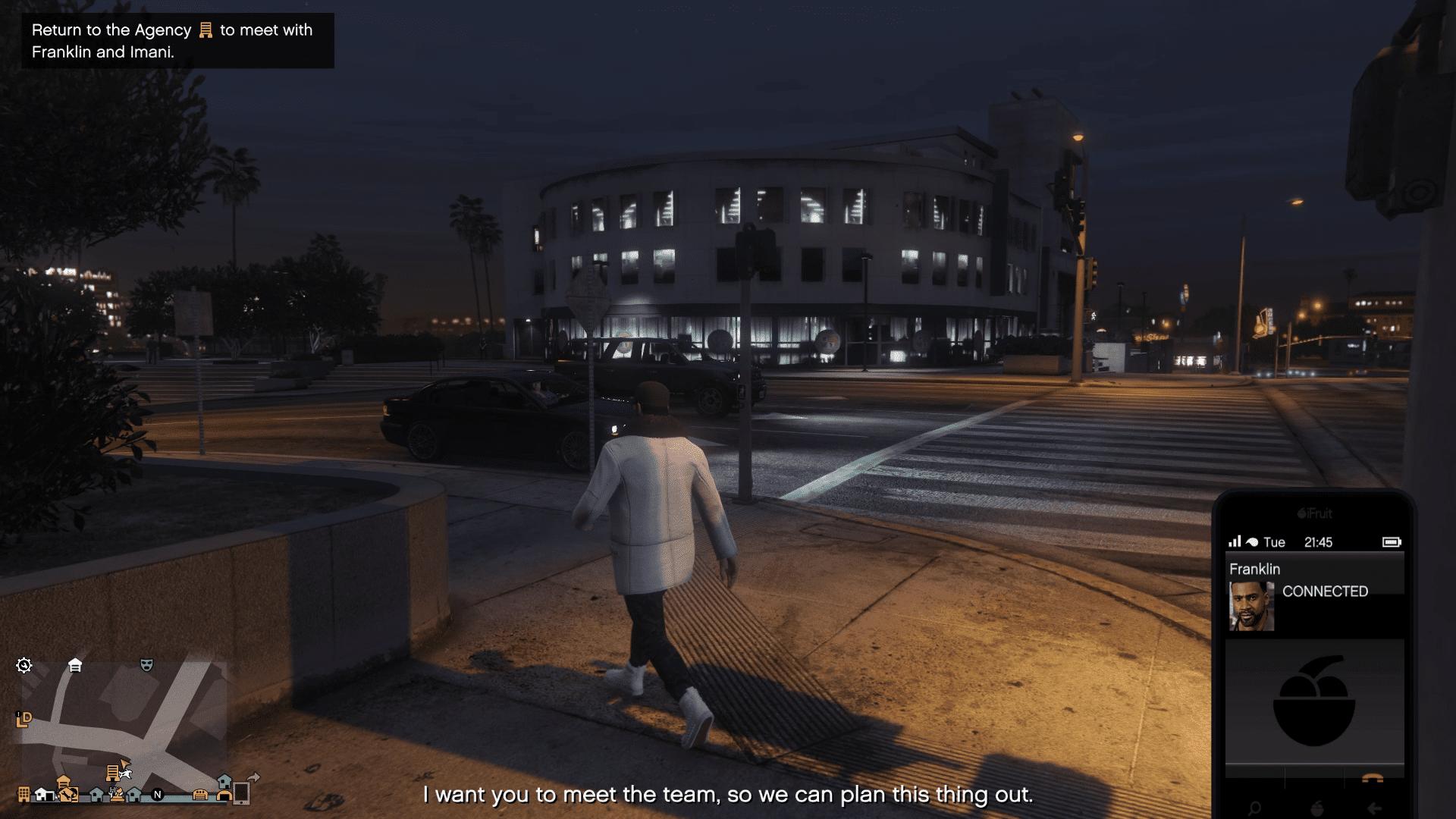Image resolution: width=1456 pixels, height=819 pixels.
Task: Tap the phone's magnifier search key
Action: [x=1254, y=808]
